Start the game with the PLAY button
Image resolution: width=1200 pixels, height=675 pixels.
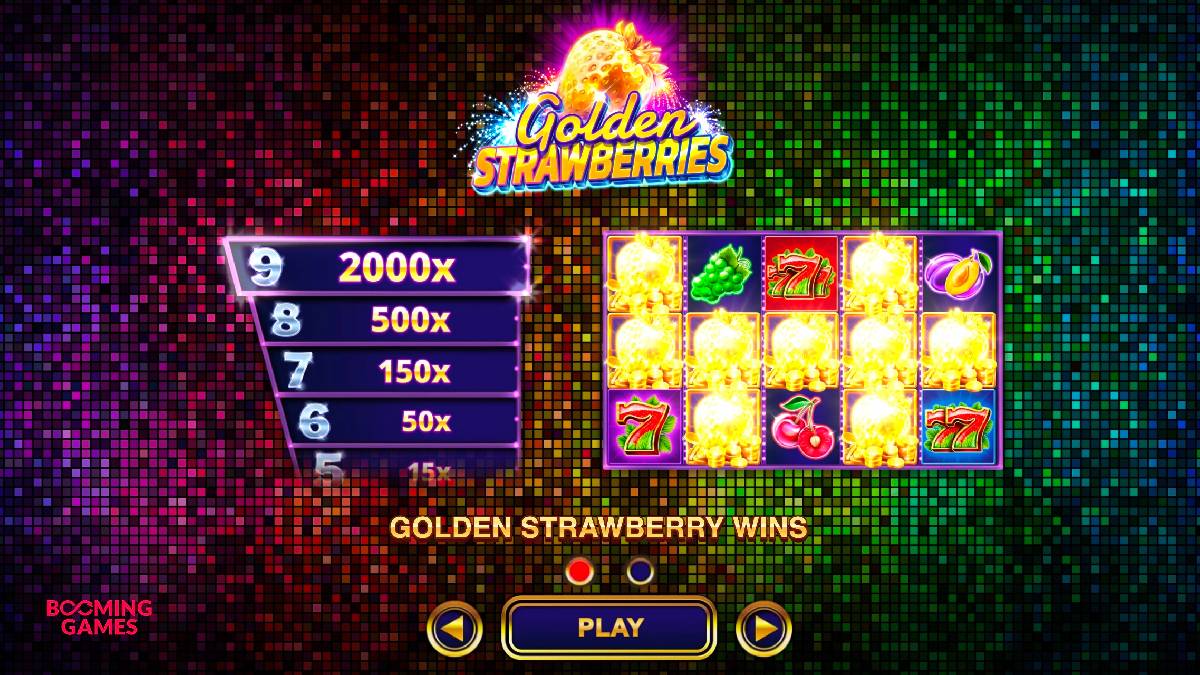point(609,628)
